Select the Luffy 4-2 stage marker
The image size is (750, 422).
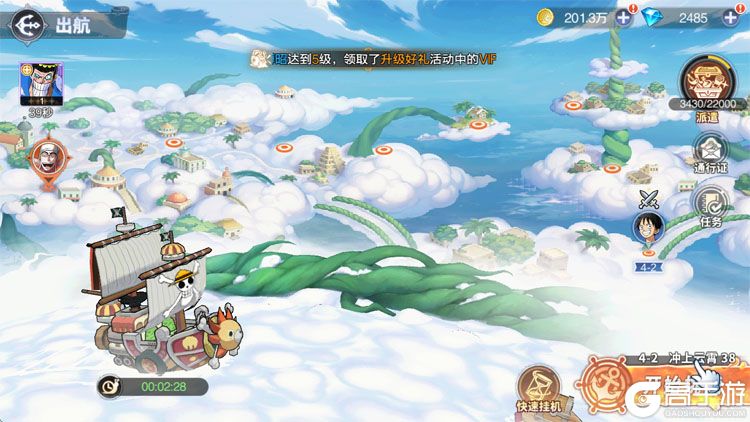click(x=649, y=229)
